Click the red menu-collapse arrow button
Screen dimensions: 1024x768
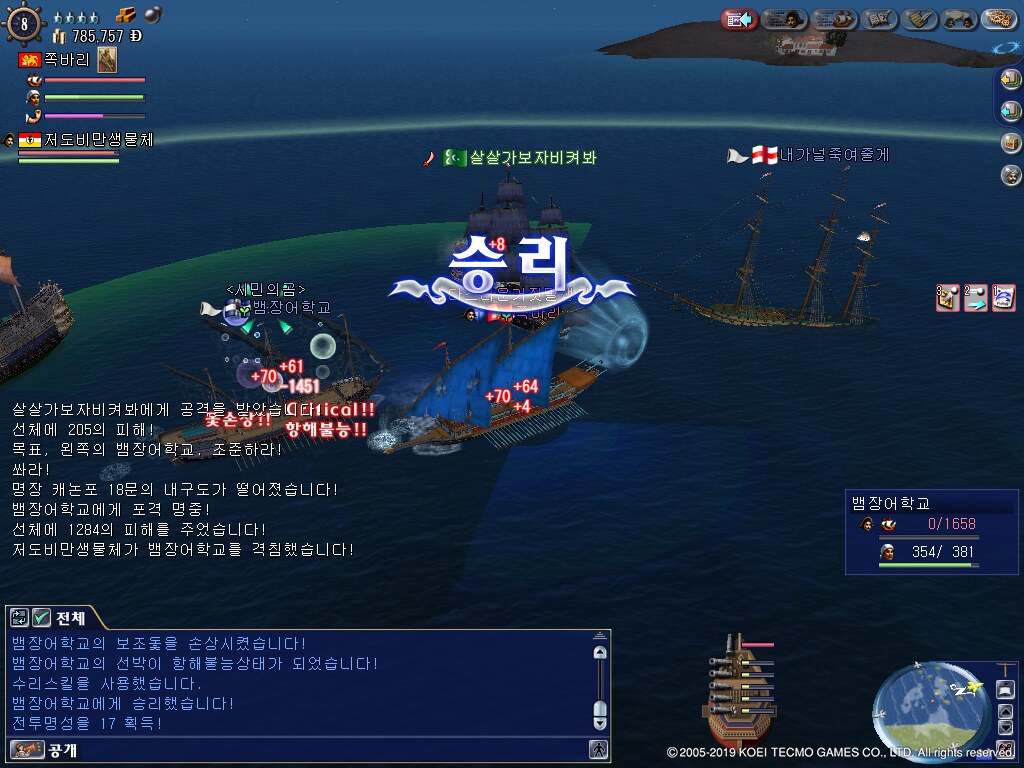739,19
